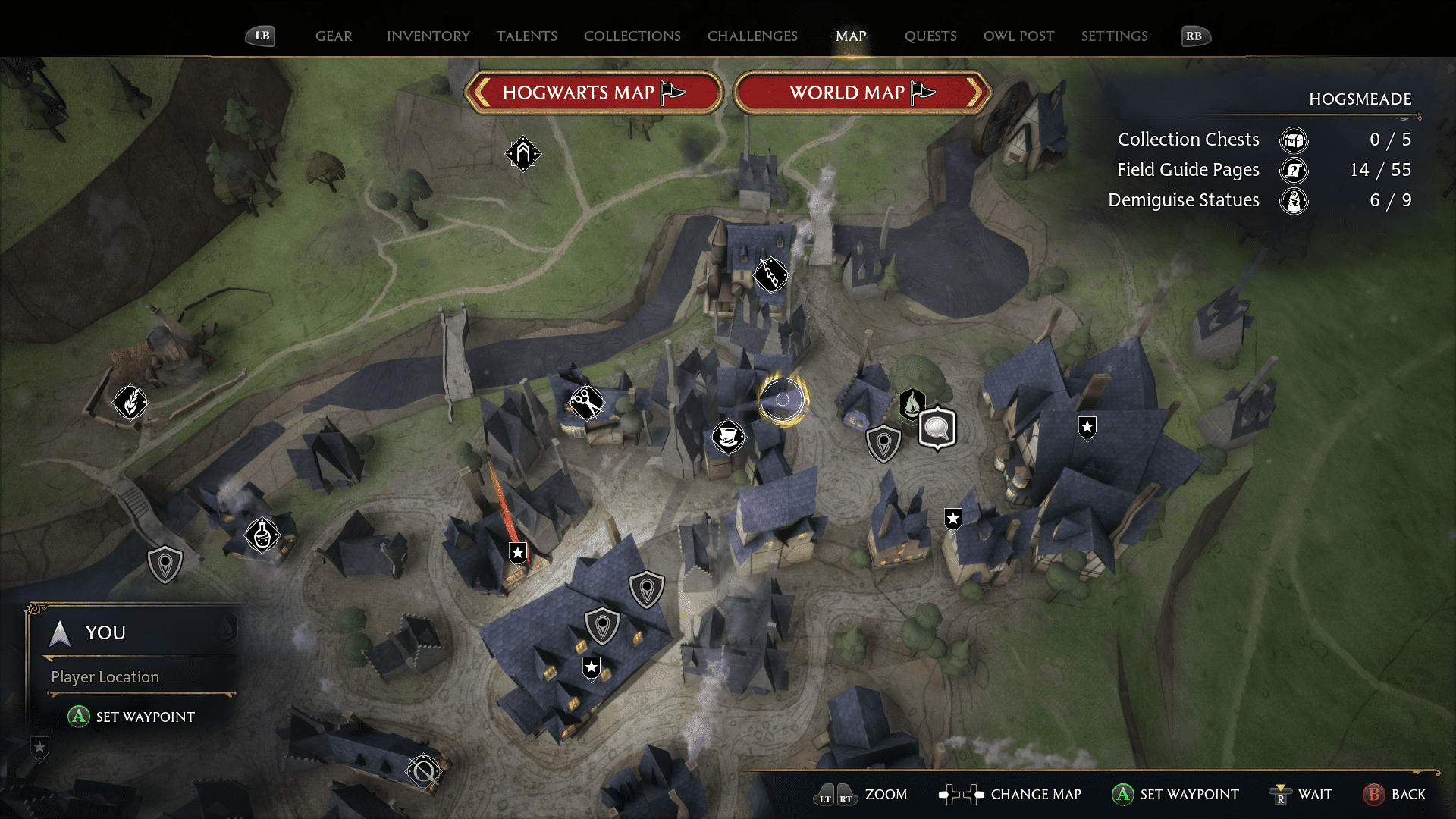
Task: Click the Demiguise Statues icon in the legend
Action: tap(1295, 201)
